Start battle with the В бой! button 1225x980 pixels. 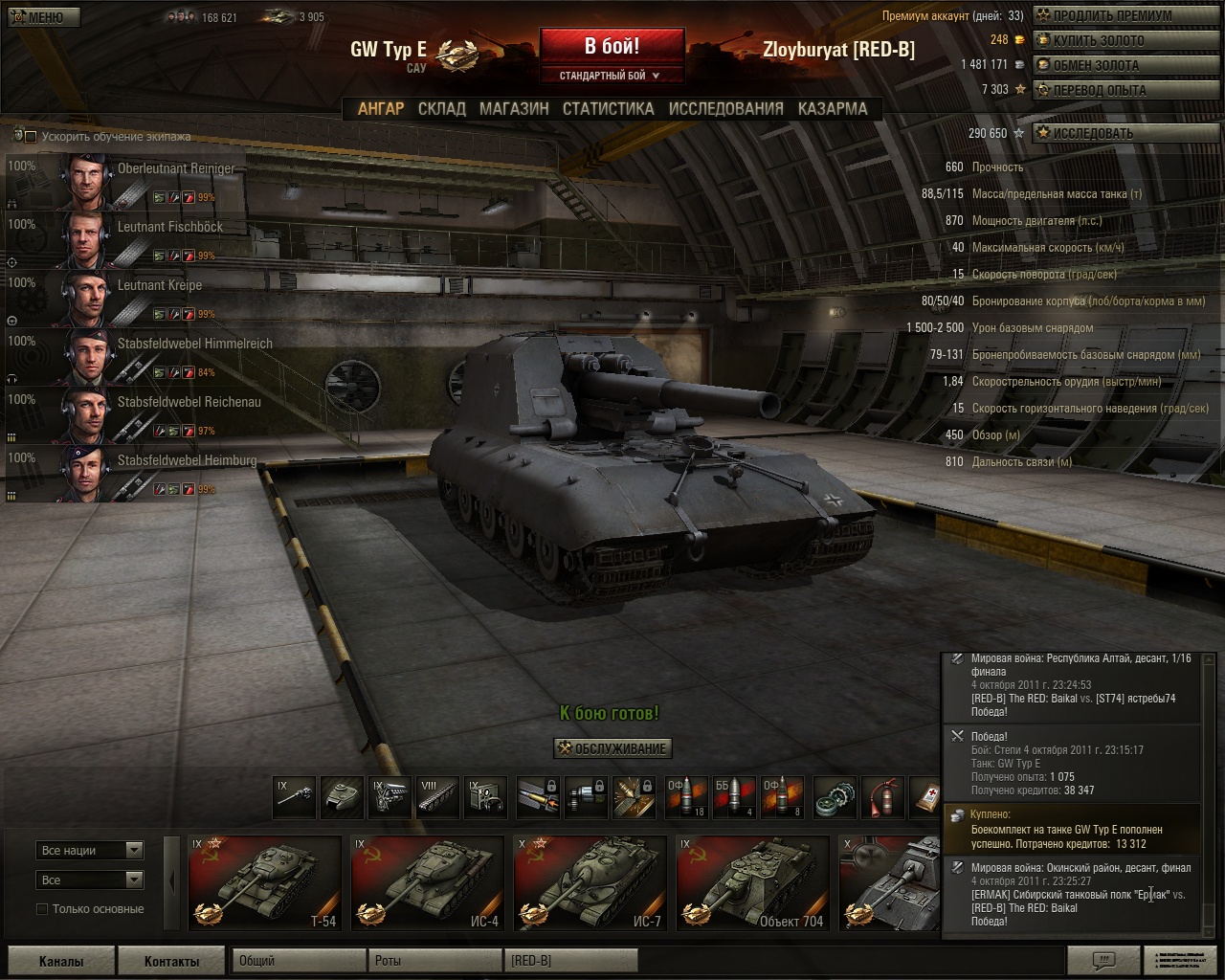[x=612, y=46]
